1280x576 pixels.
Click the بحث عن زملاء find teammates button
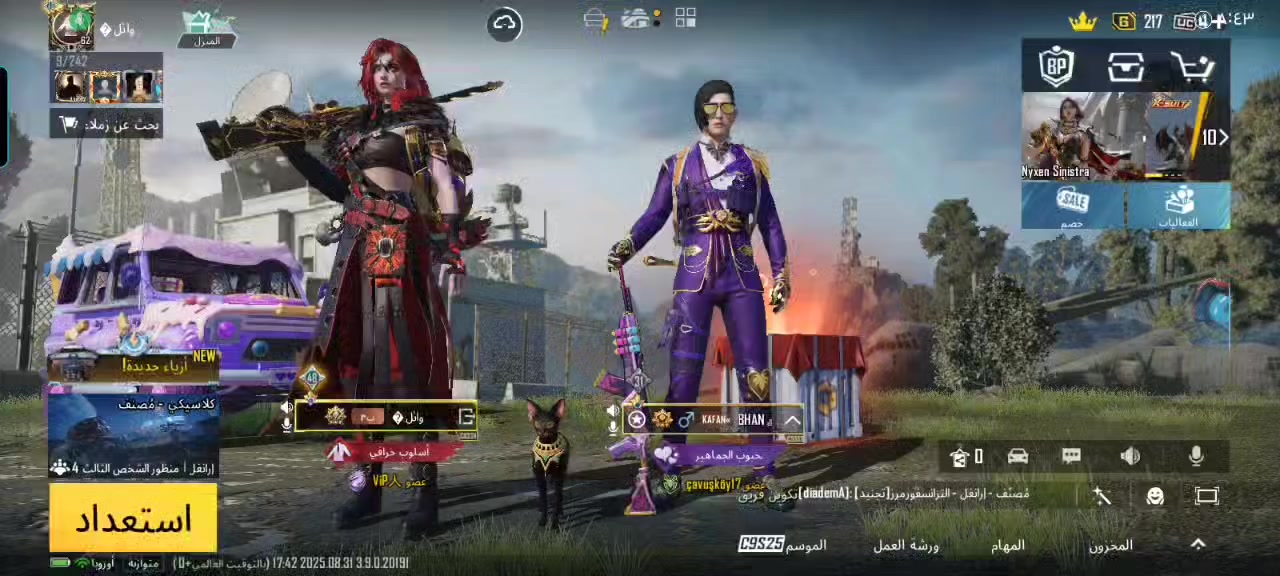pos(106,124)
